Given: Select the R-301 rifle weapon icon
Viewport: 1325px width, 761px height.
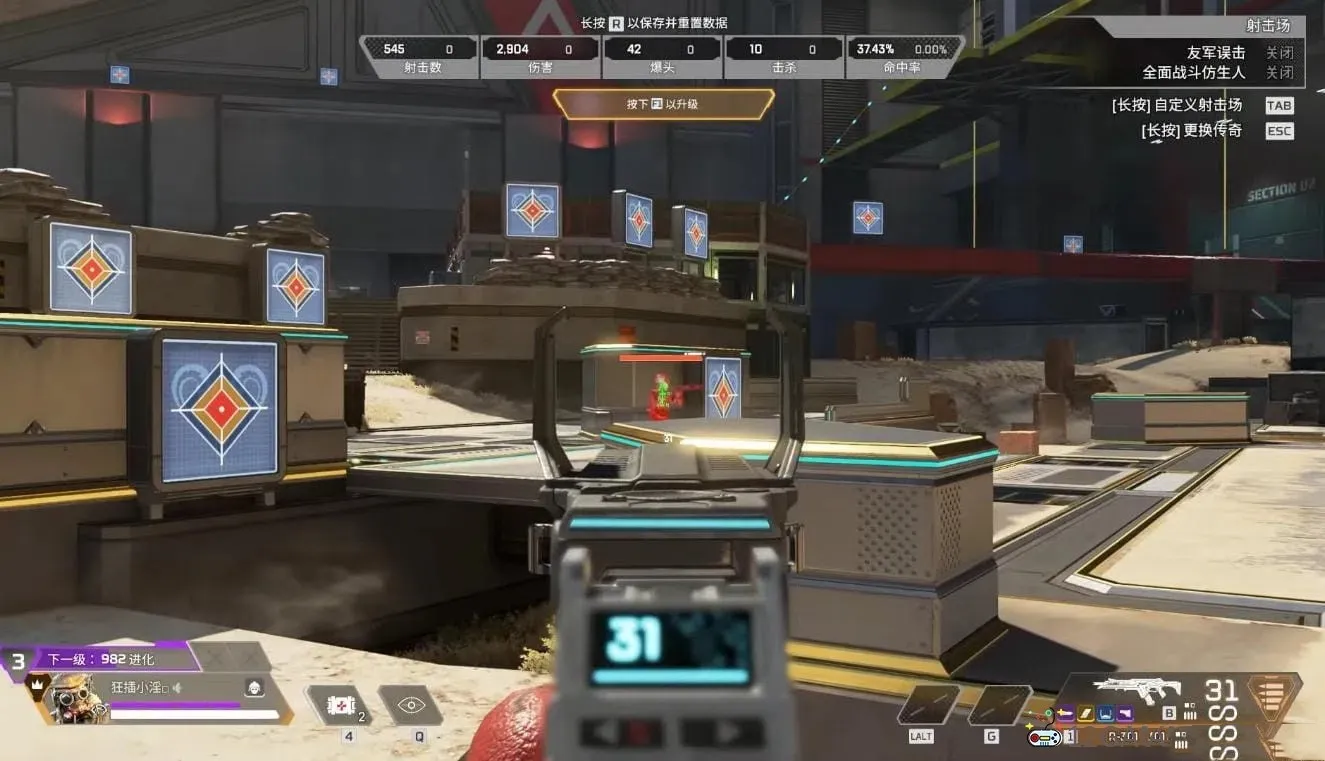Looking at the screenshot, I should click(x=1136, y=690).
